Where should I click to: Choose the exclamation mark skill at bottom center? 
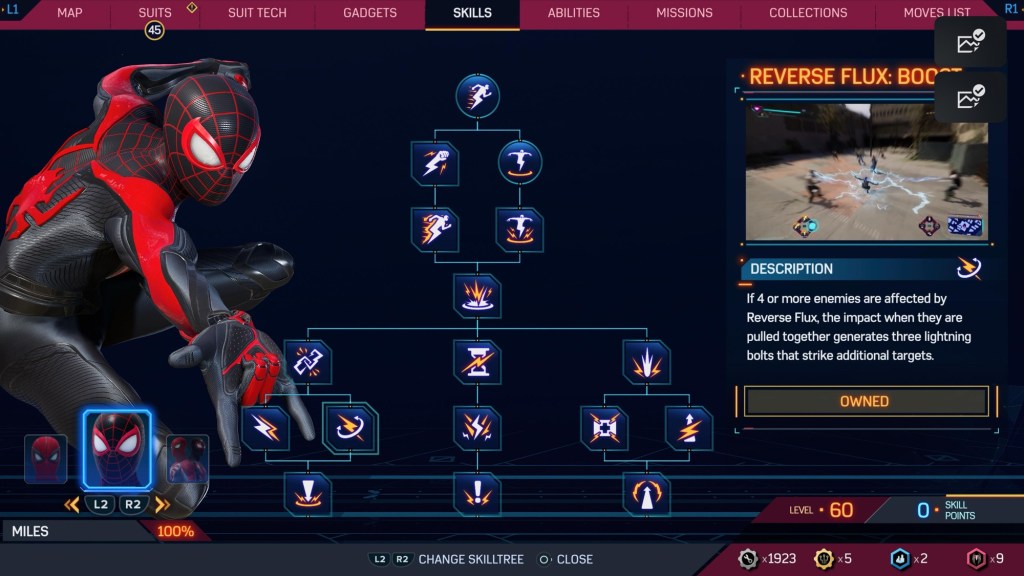coord(477,493)
